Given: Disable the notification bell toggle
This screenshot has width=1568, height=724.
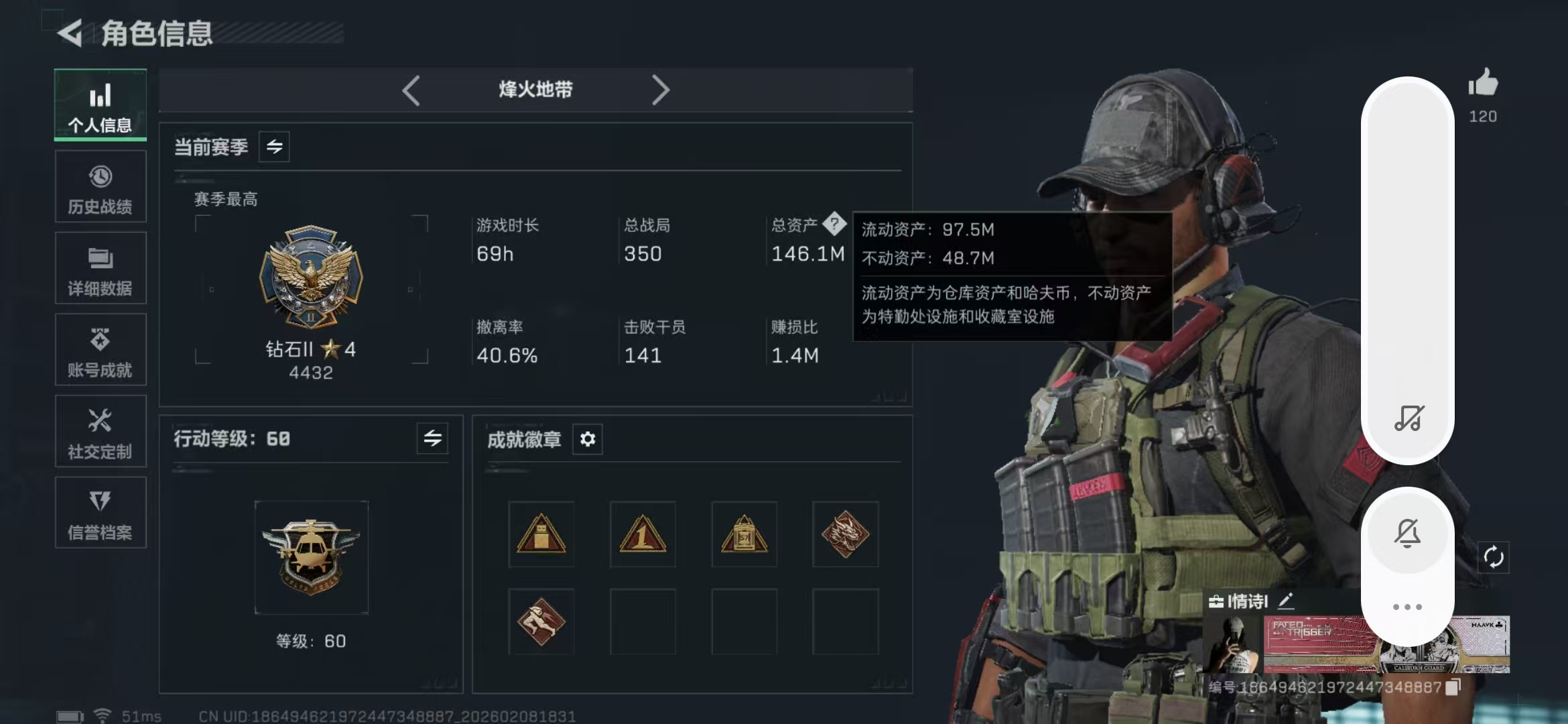Looking at the screenshot, I should [1409, 533].
